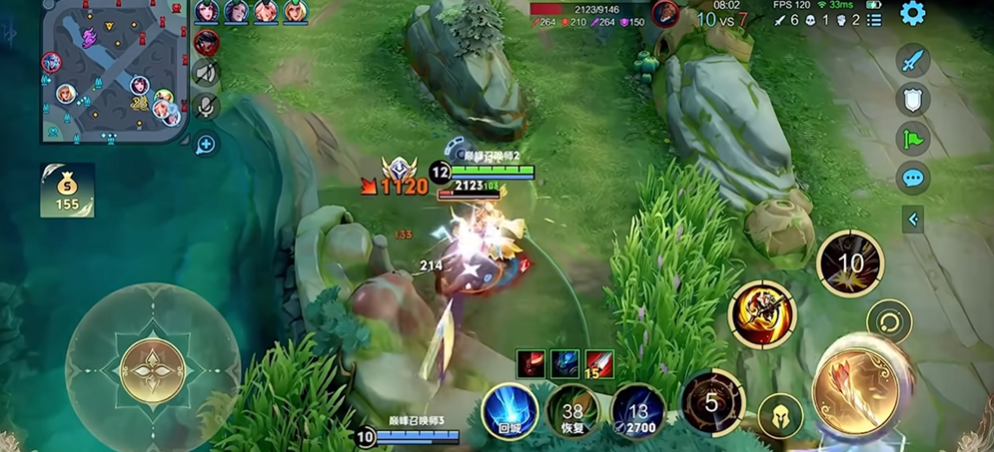994x452 pixels.
Task: Open the scoreboard list icon
Action: click(875, 20)
